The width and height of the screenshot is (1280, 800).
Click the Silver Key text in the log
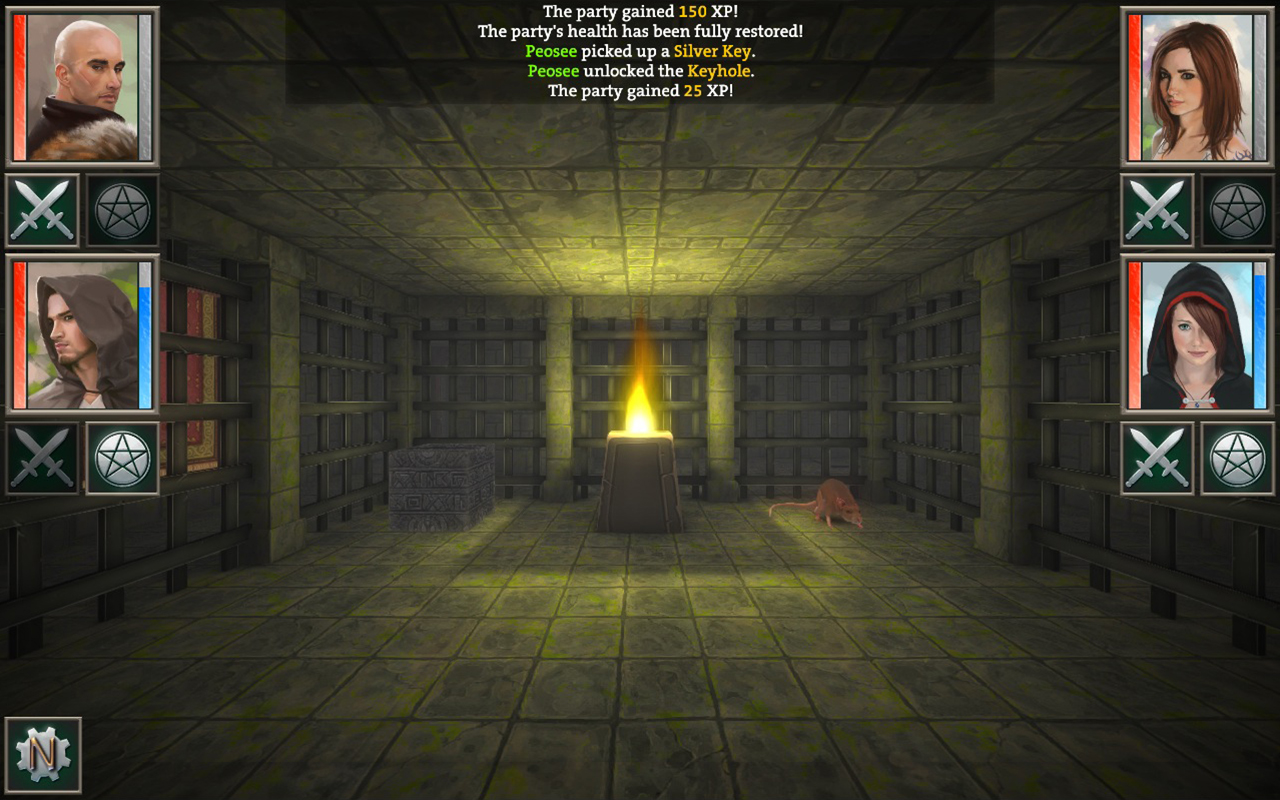[714, 51]
